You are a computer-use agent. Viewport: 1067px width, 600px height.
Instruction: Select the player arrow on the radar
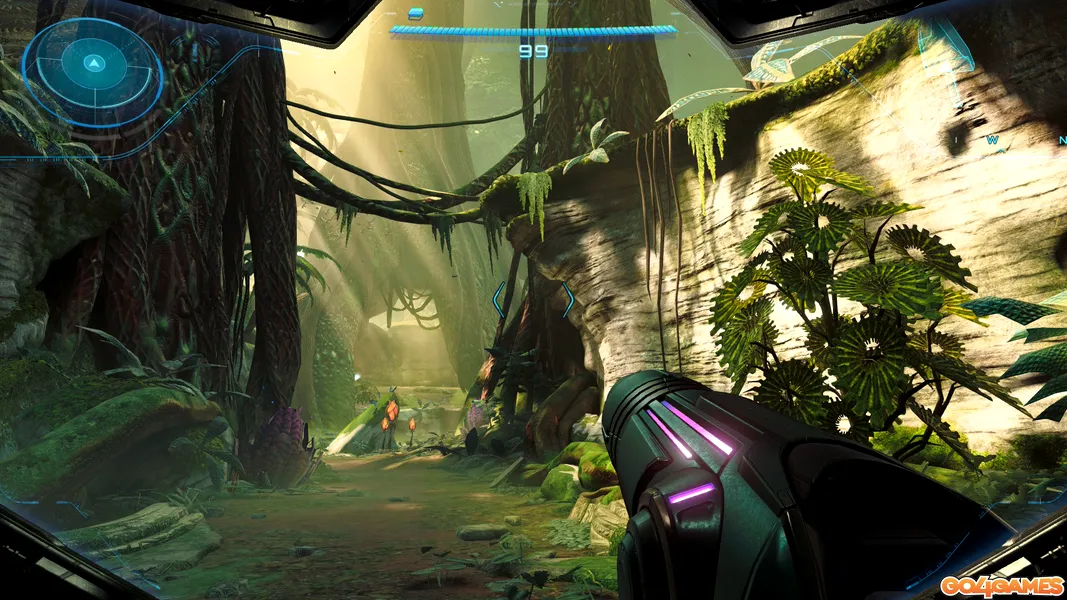(x=93, y=64)
